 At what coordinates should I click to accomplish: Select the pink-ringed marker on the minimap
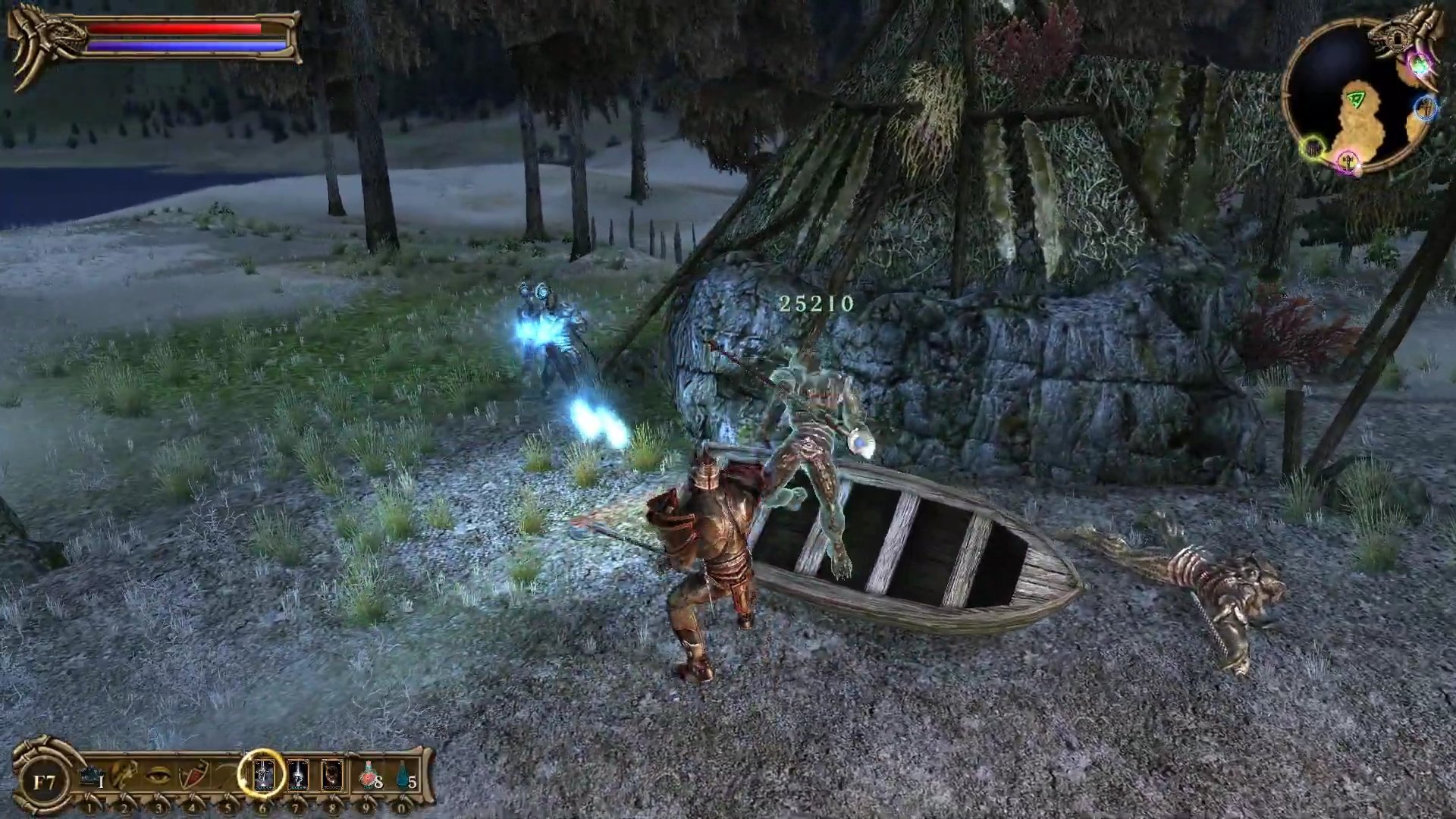[x=1348, y=161]
